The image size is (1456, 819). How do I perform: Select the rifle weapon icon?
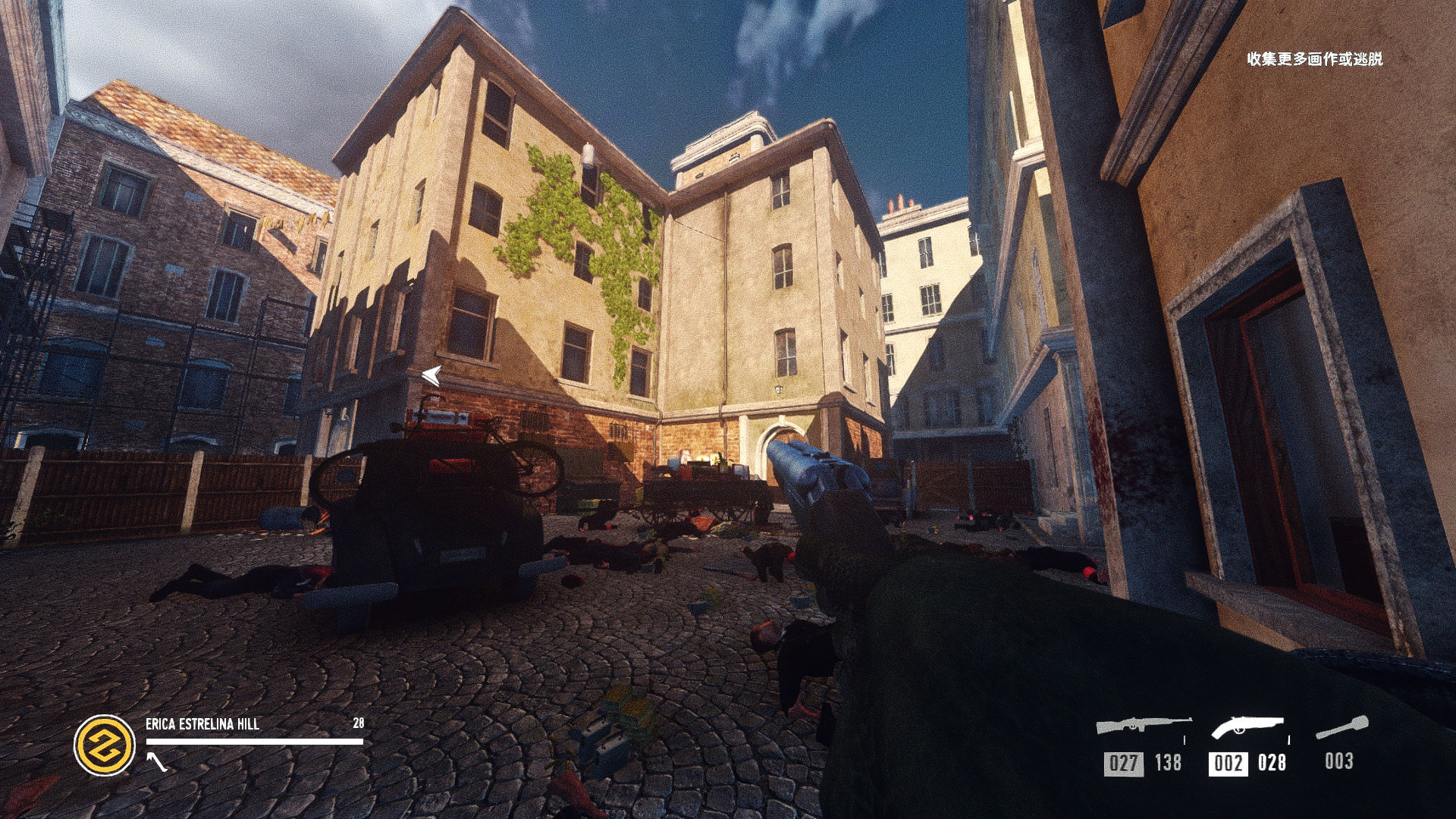pos(1143,724)
